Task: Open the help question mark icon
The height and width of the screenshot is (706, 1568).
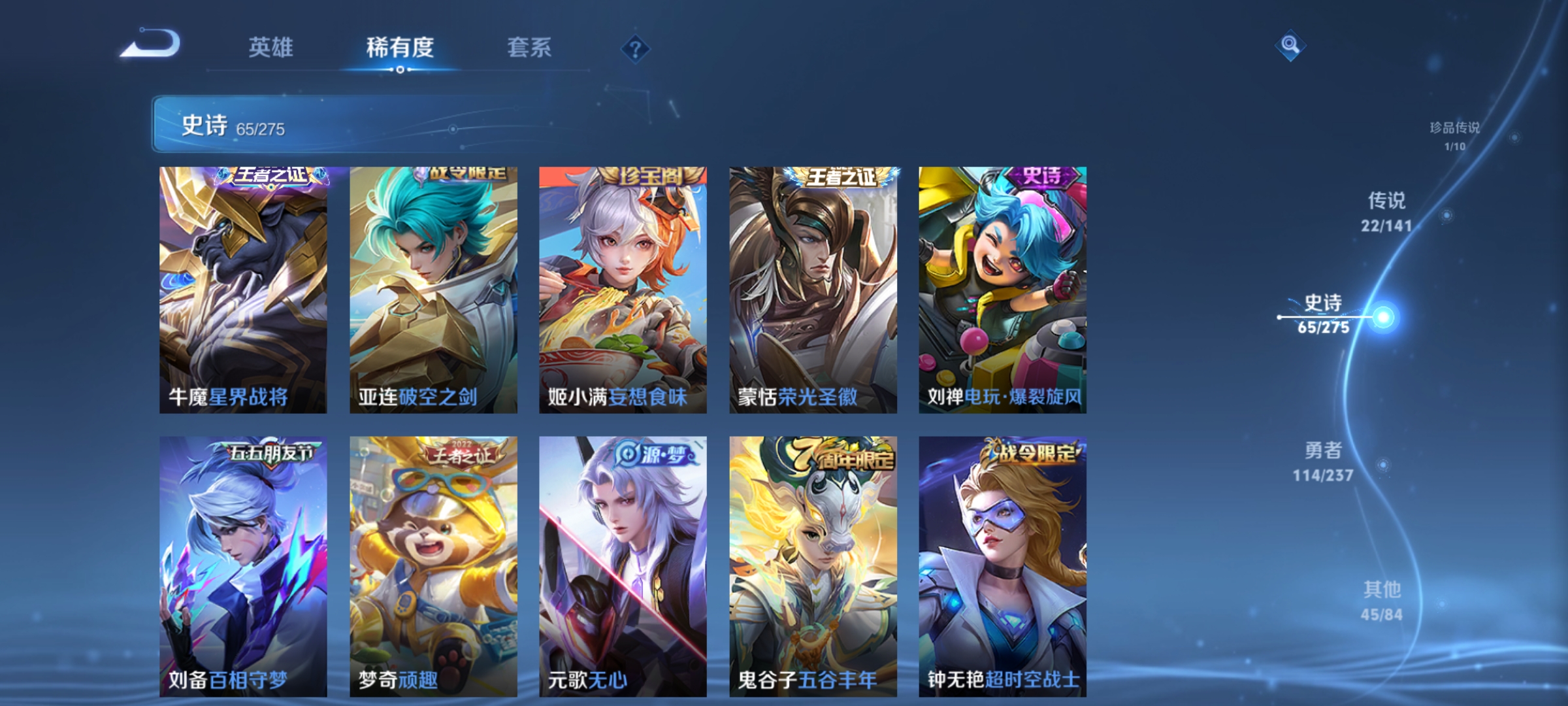Action: click(637, 48)
